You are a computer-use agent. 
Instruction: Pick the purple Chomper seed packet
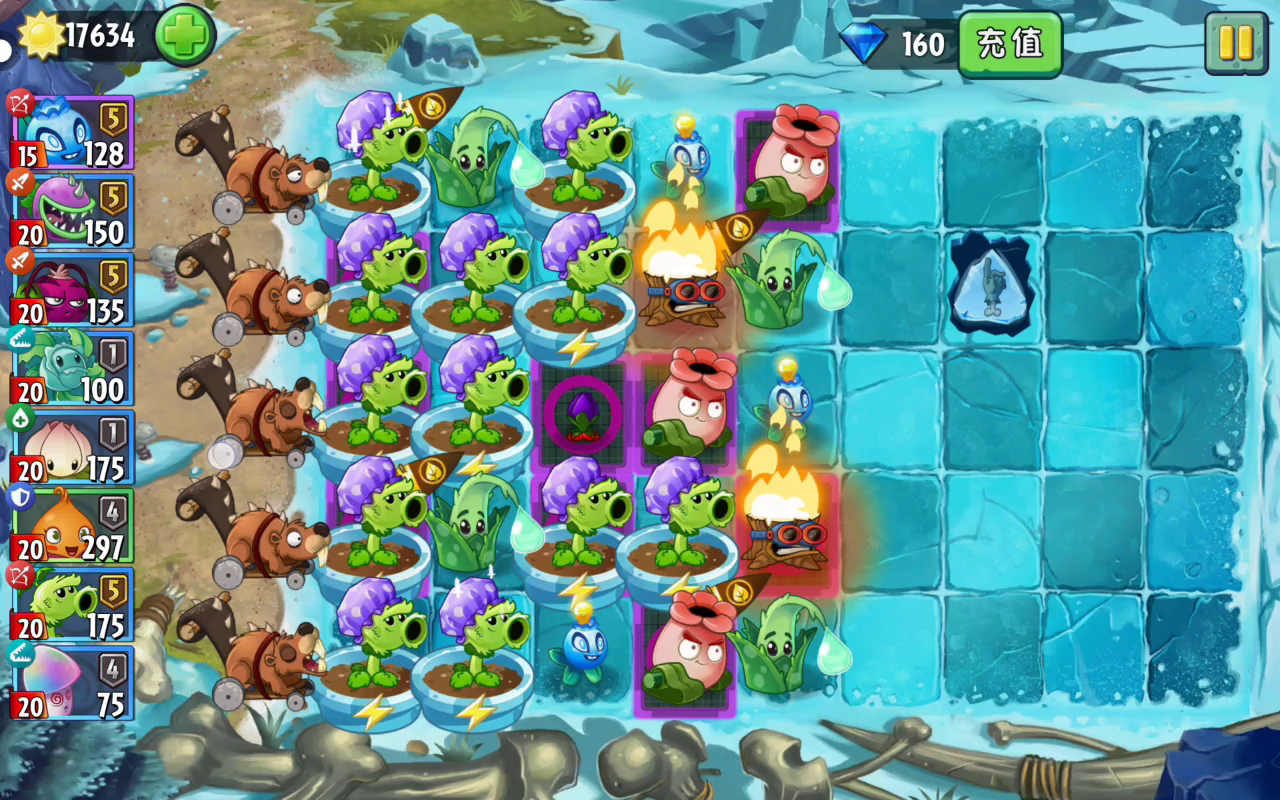[72, 211]
